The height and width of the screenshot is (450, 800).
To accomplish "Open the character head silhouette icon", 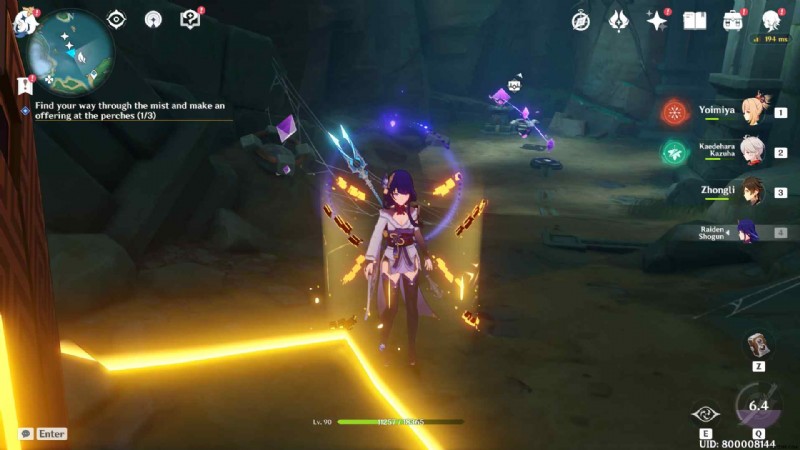I will coord(771,20).
